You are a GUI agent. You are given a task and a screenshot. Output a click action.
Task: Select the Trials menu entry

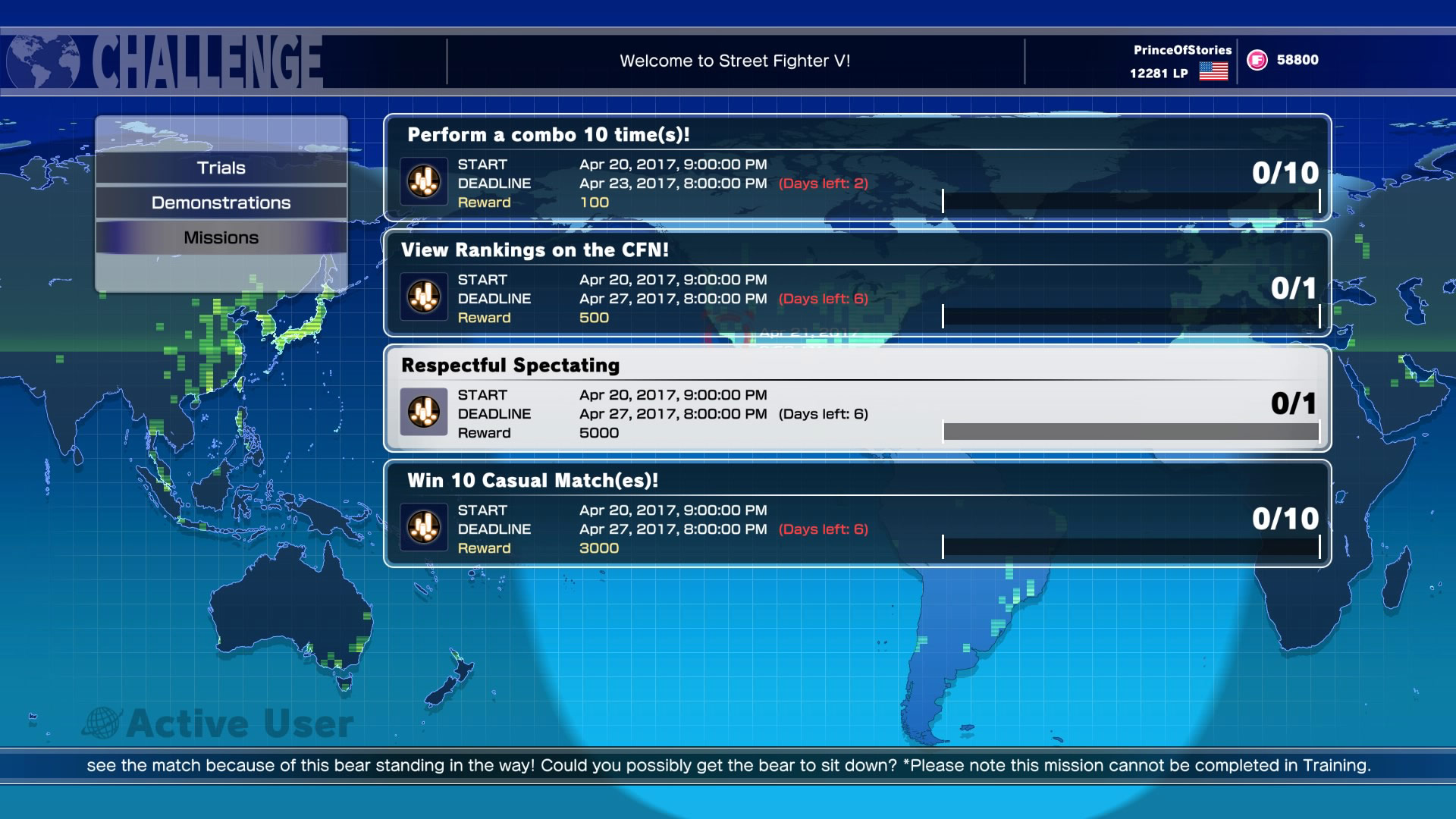(x=221, y=168)
